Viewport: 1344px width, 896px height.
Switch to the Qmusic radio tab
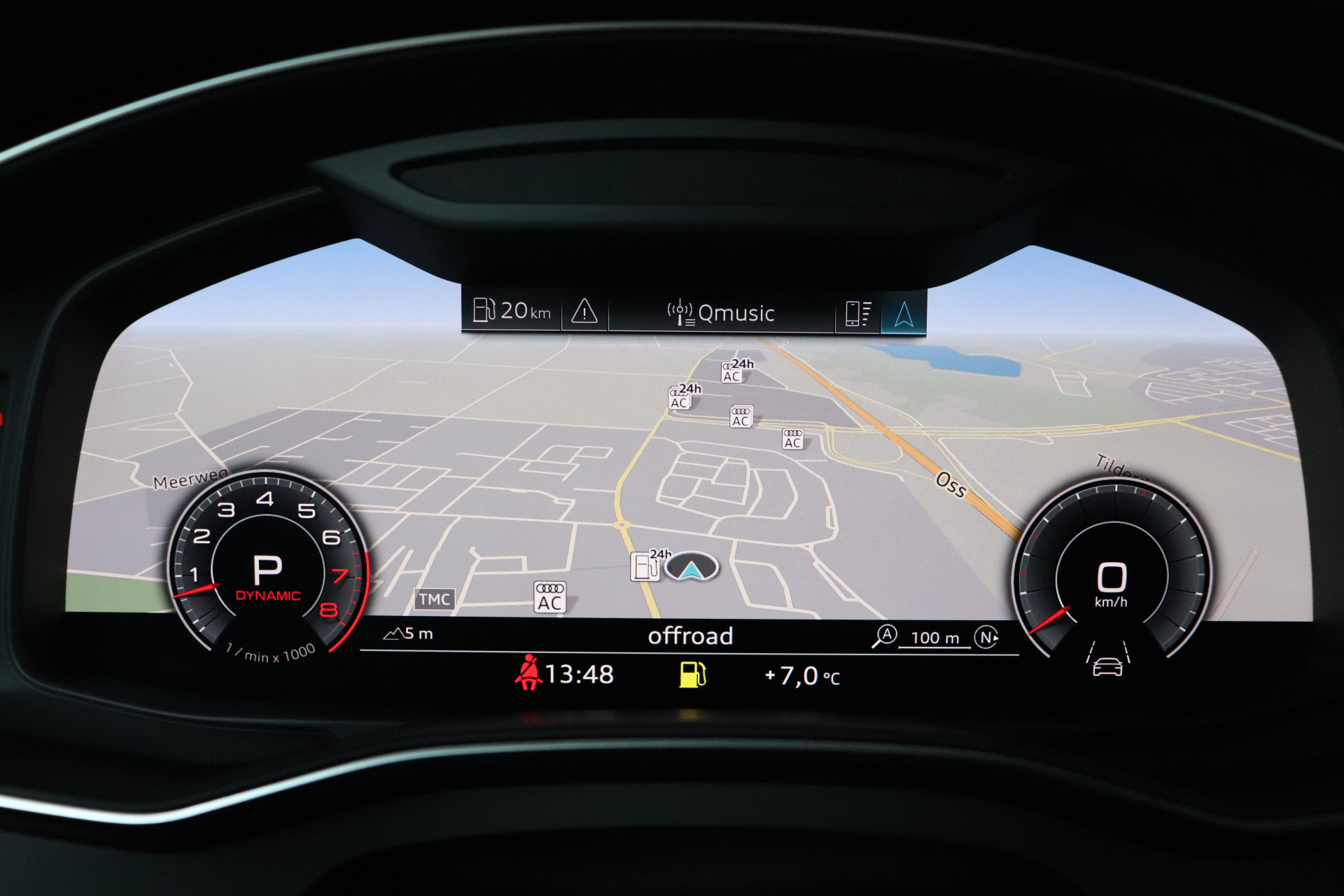click(x=721, y=313)
